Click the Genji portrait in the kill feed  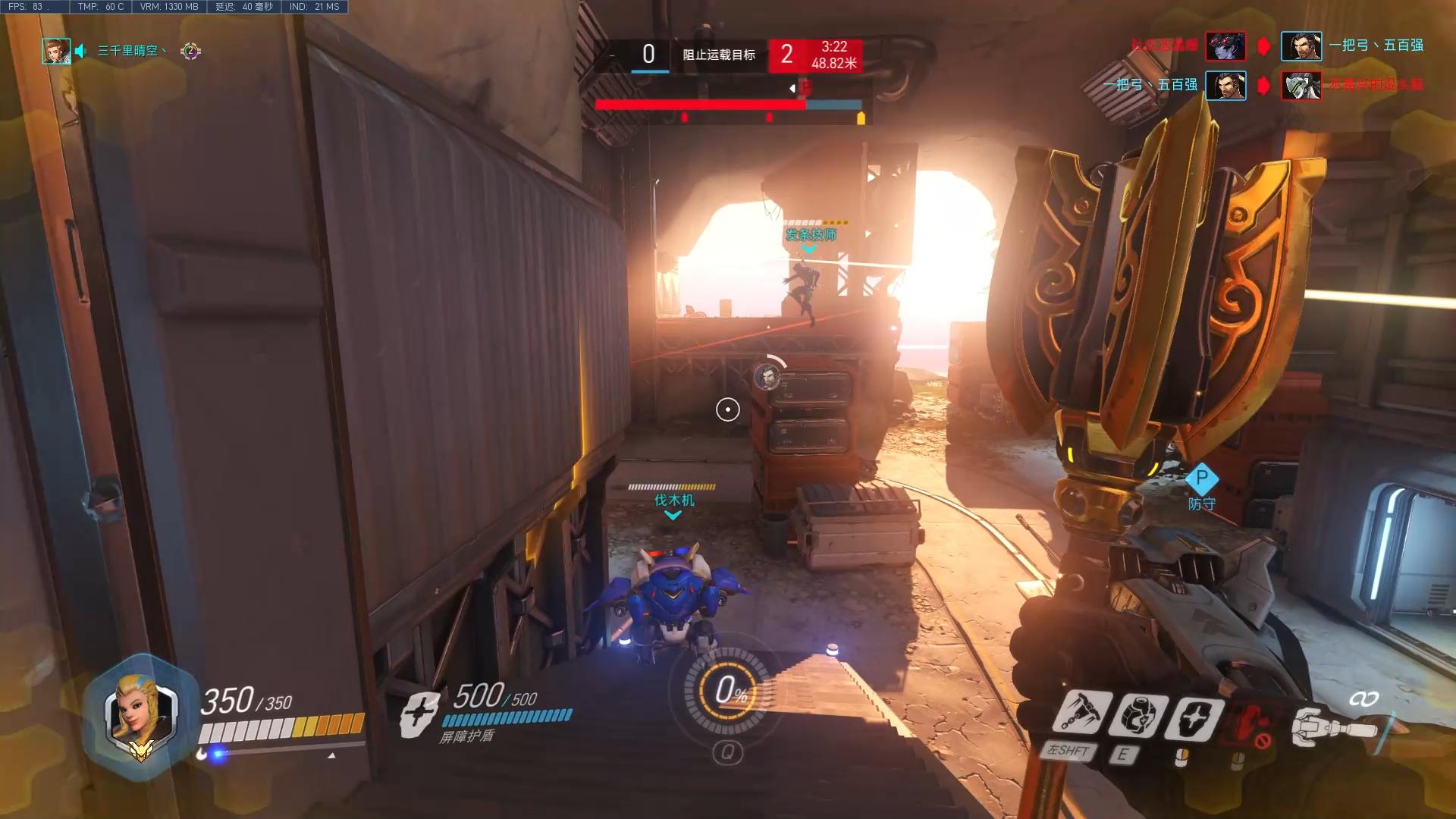[1301, 86]
